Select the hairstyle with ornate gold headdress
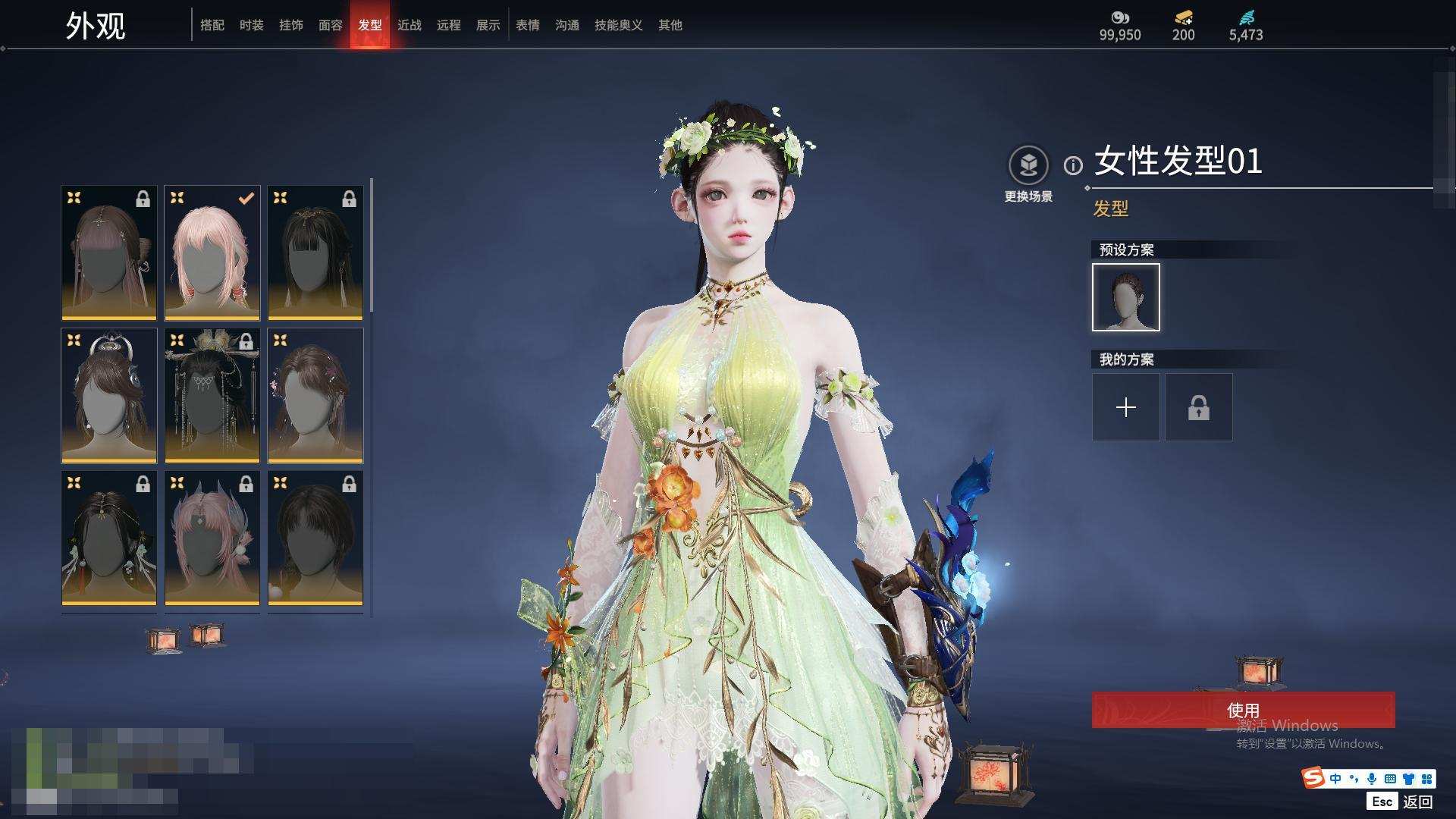 (x=212, y=395)
